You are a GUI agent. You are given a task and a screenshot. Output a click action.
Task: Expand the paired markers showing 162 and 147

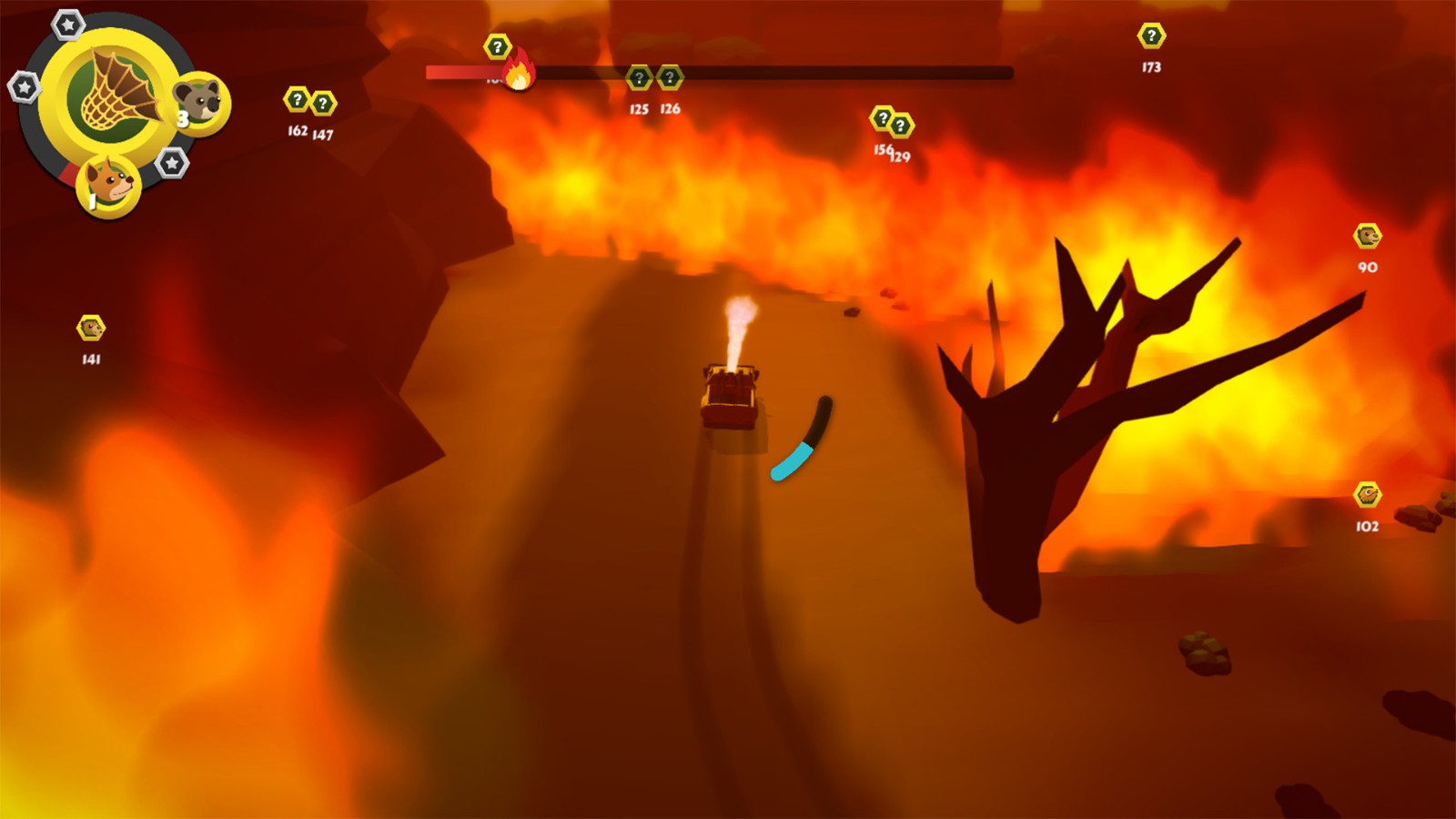[x=309, y=102]
